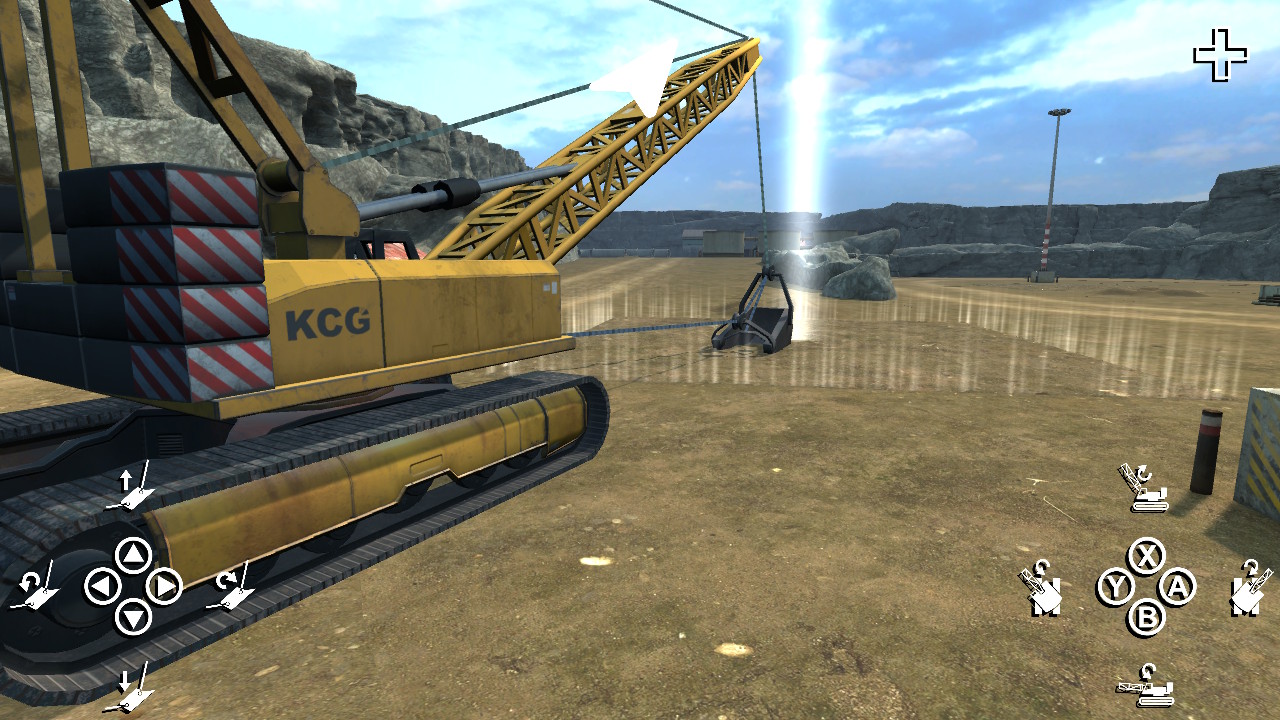Tap the raise crane boom icon above the XYAB pad
The height and width of the screenshot is (720, 1280).
coord(1143,487)
